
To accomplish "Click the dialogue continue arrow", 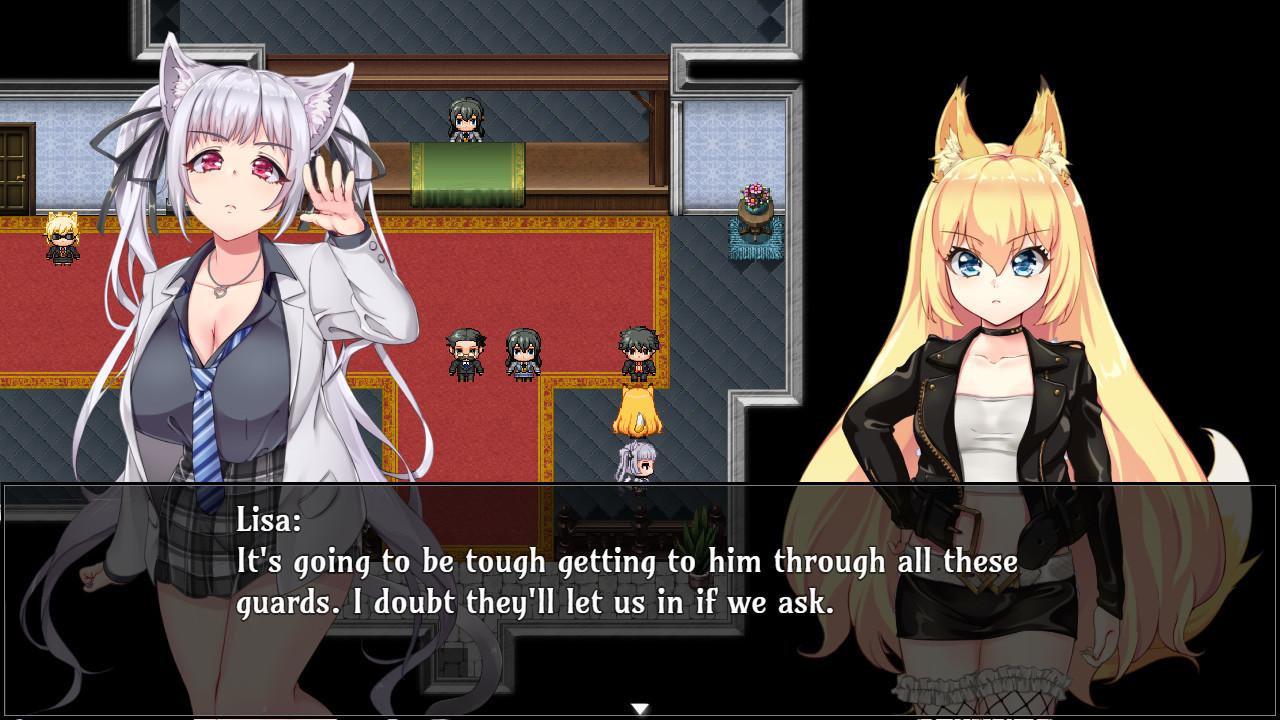I will tap(639, 709).
